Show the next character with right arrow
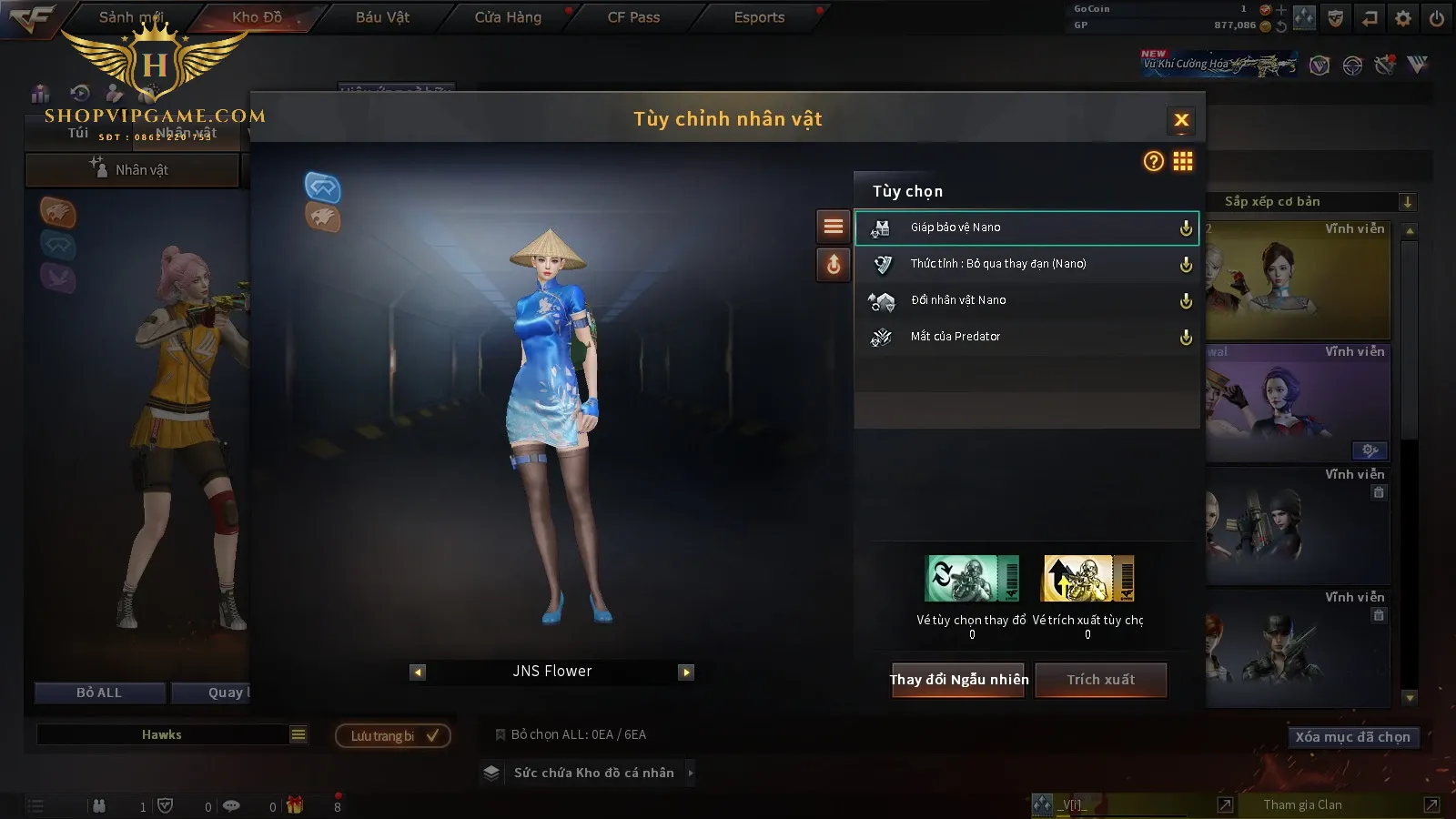Screen dimensions: 1456x819 point(686,672)
